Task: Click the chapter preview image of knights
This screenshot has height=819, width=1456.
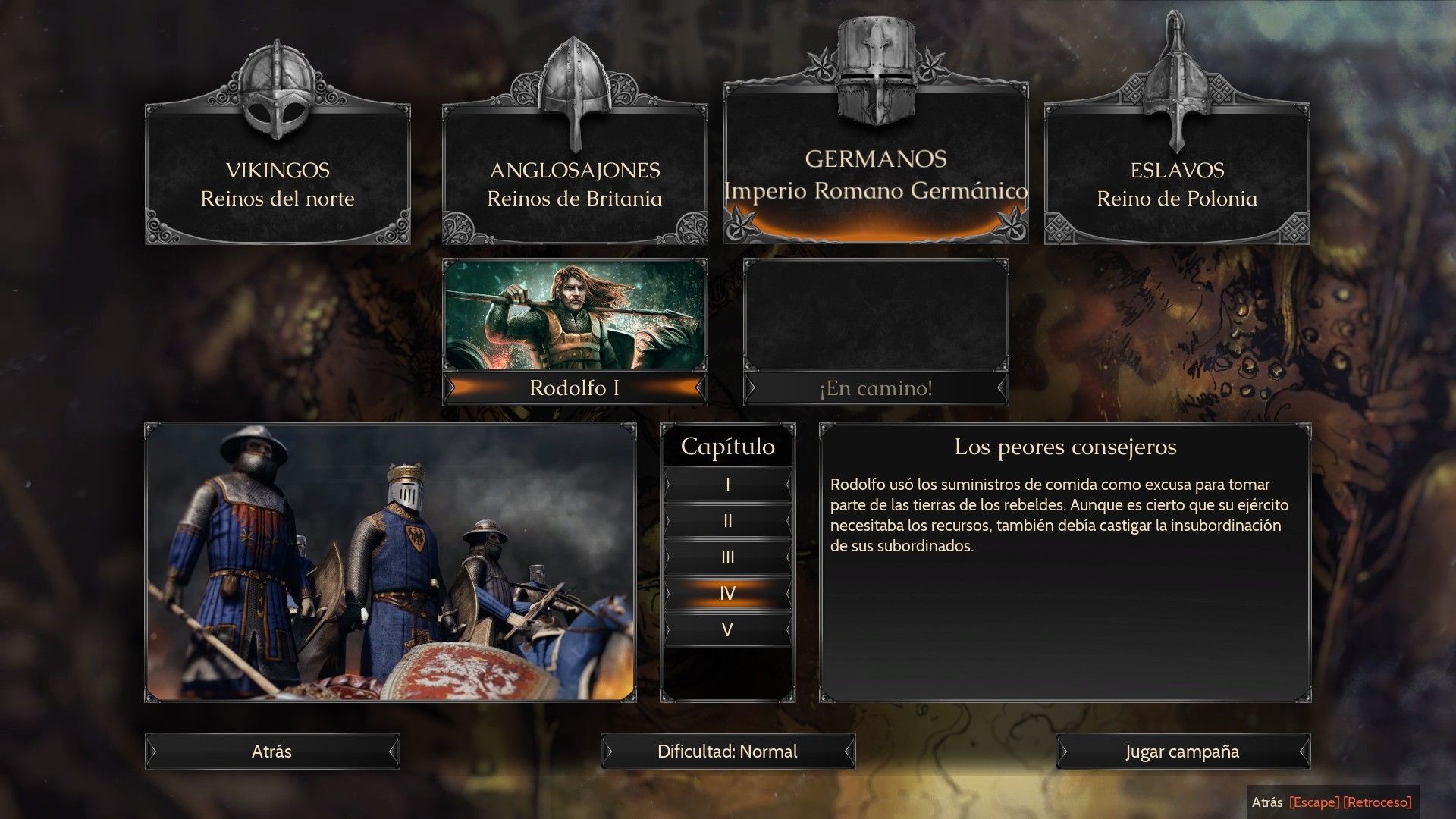Action: pos(391,562)
